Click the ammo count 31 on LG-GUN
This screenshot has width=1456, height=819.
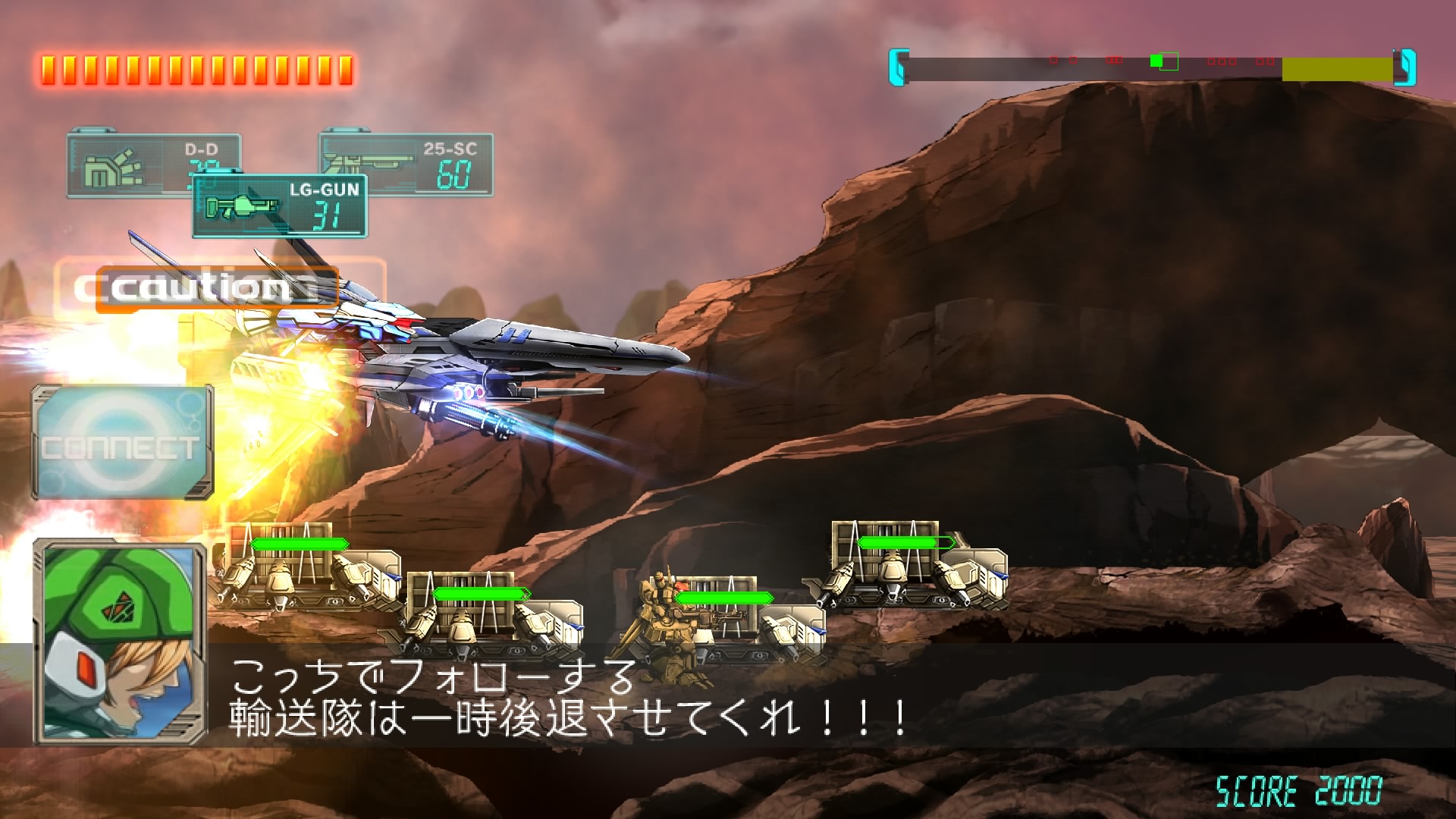click(x=328, y=215)
